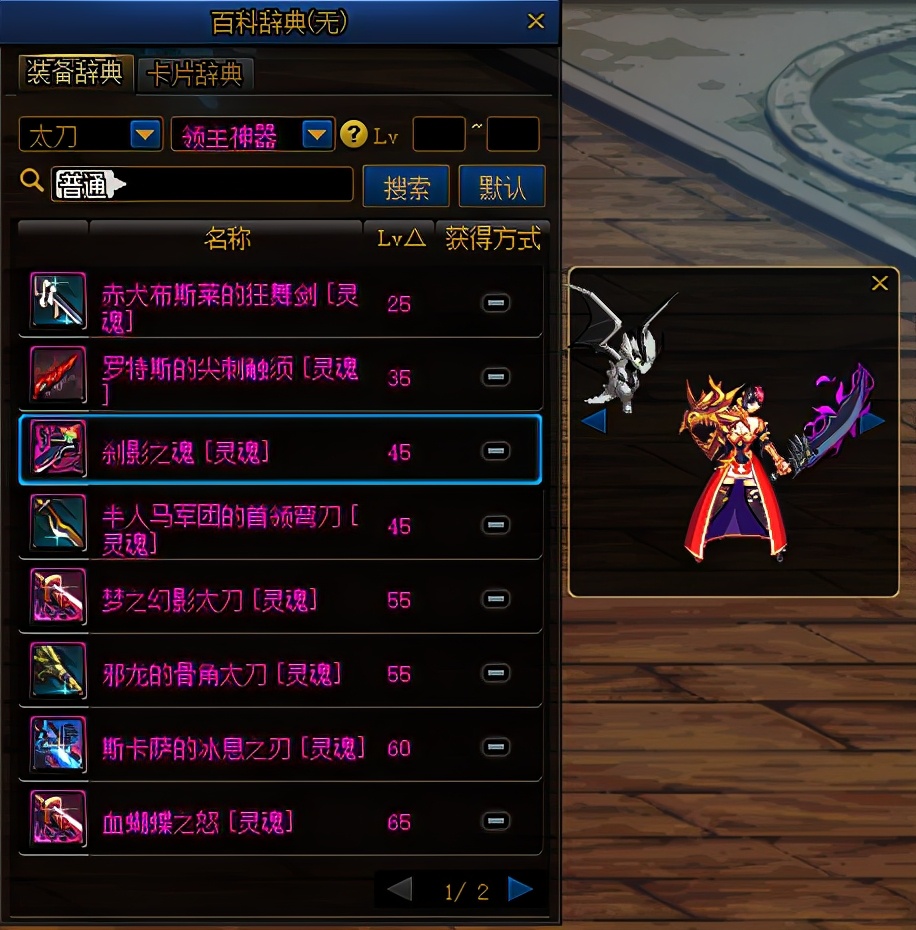Select the 赤犬布斯莱的狂舞剑 row
Image resolution: width=916 pixels, height=930 pixels.
tap(230, 304)
